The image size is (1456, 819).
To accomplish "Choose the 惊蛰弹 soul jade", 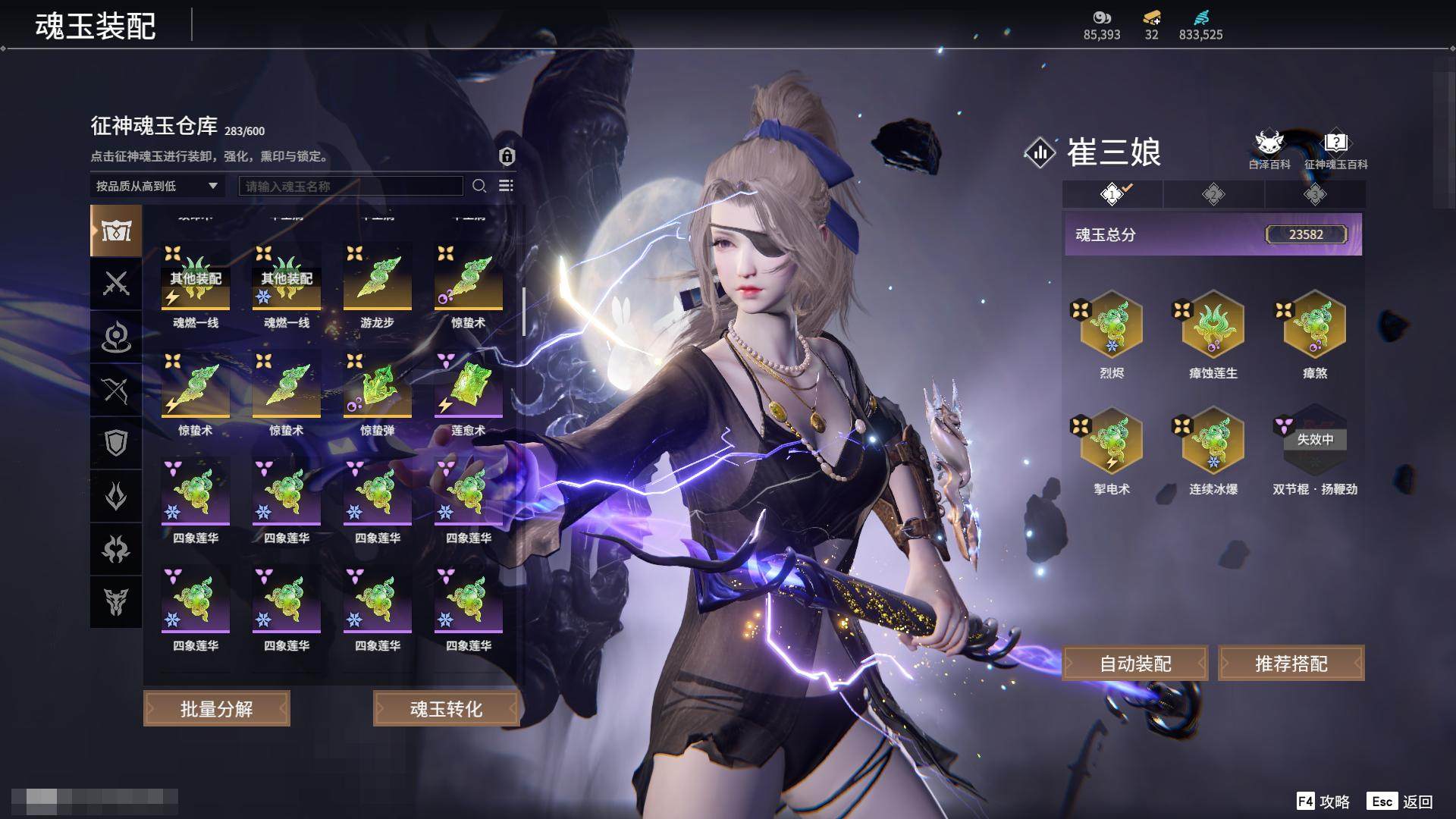I will [x=377, y=387].
